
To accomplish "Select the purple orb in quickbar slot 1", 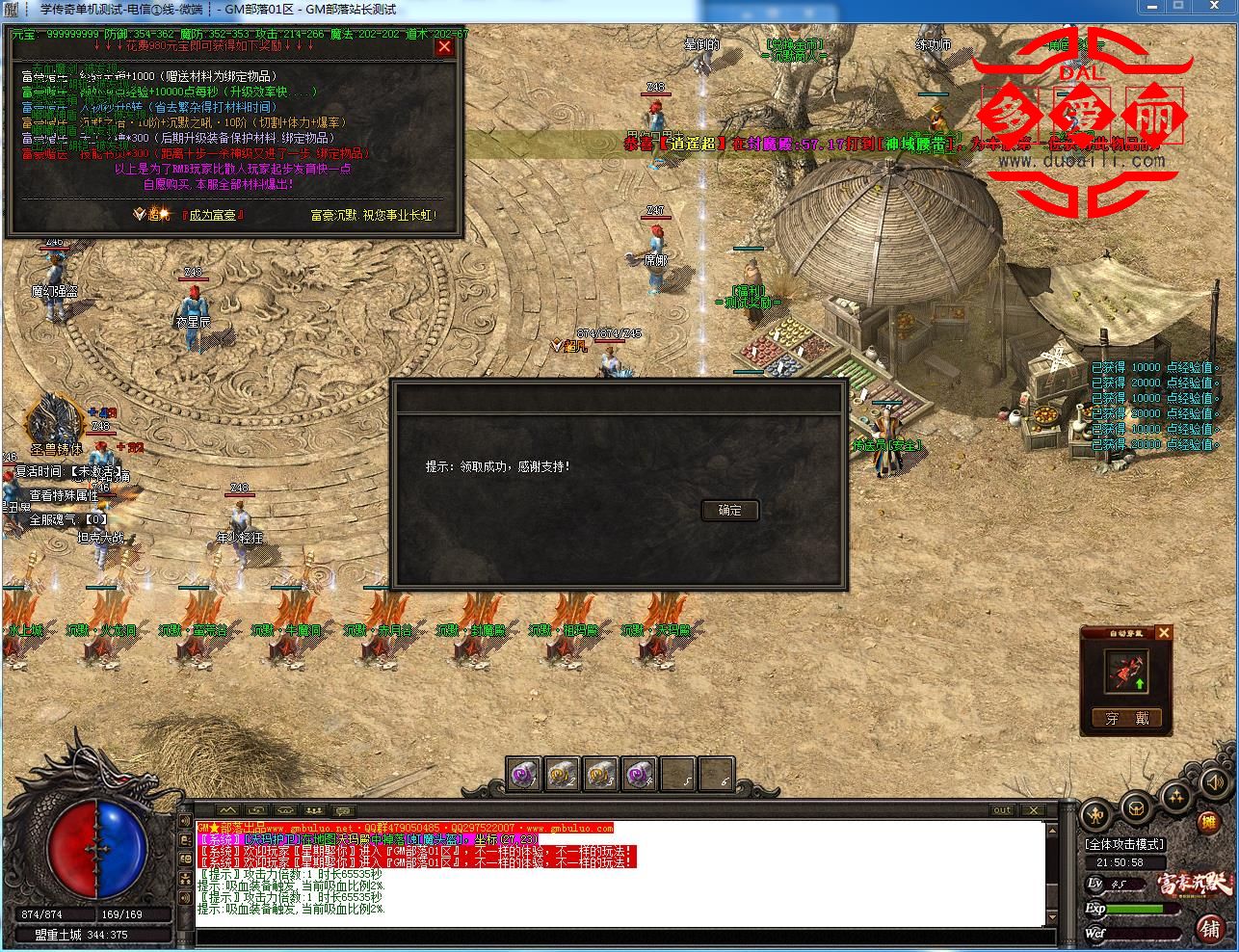I will [x=523, y=774].
